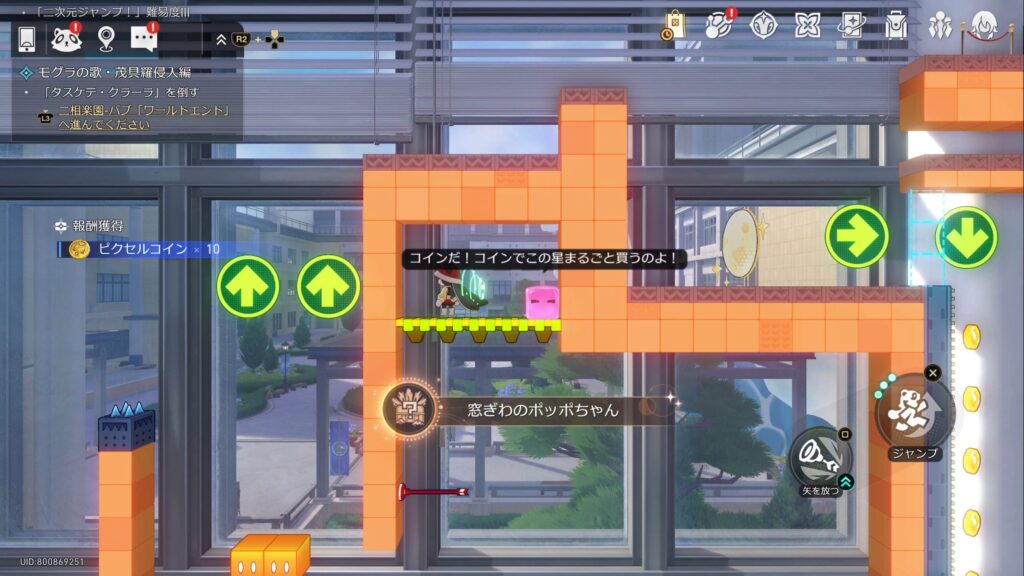Open the map pin icon
Viewport: 1024px width, 576px height.
(106, 39)
